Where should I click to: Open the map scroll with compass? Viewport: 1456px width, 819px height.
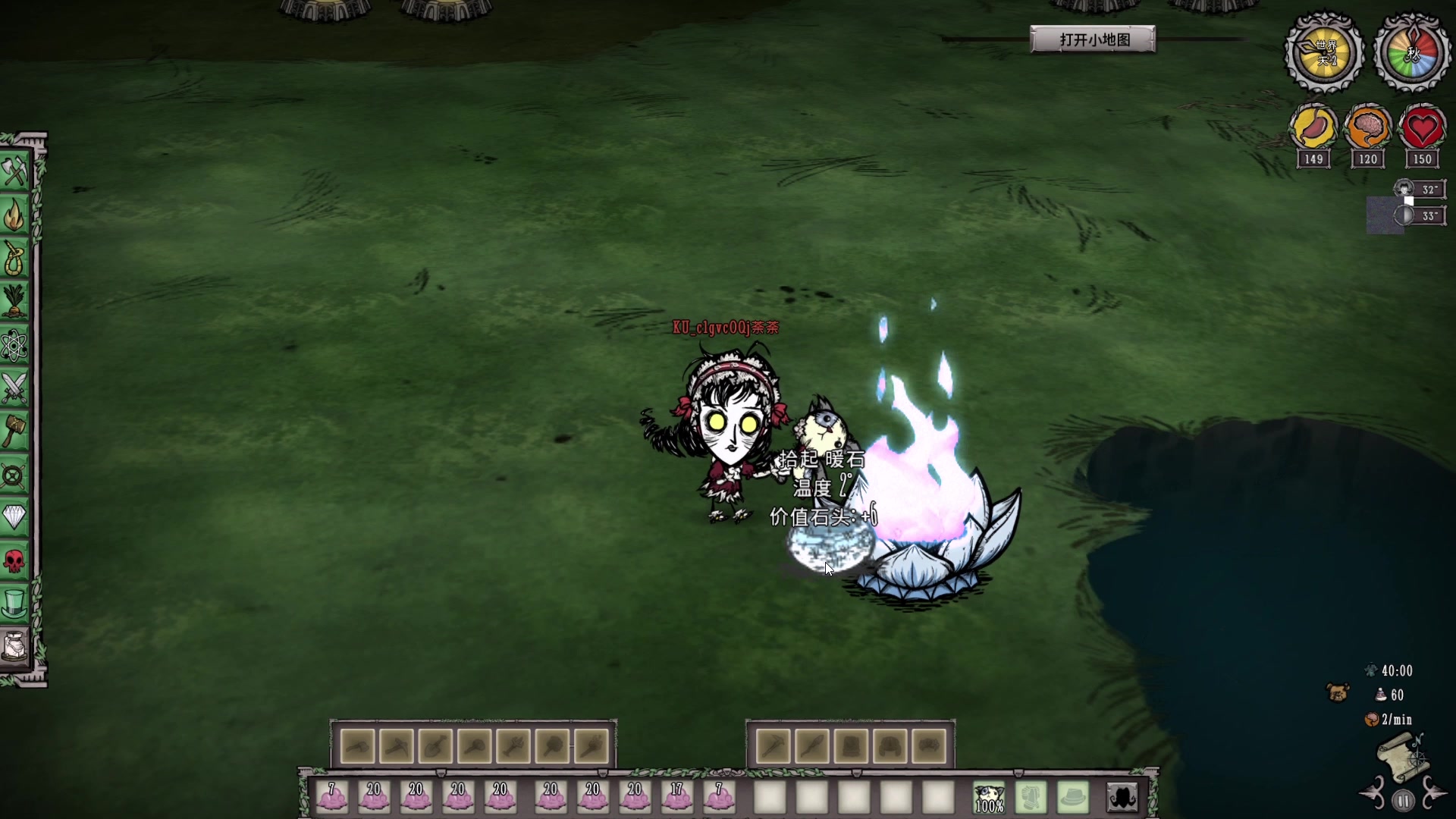(x=1403, y=758)
